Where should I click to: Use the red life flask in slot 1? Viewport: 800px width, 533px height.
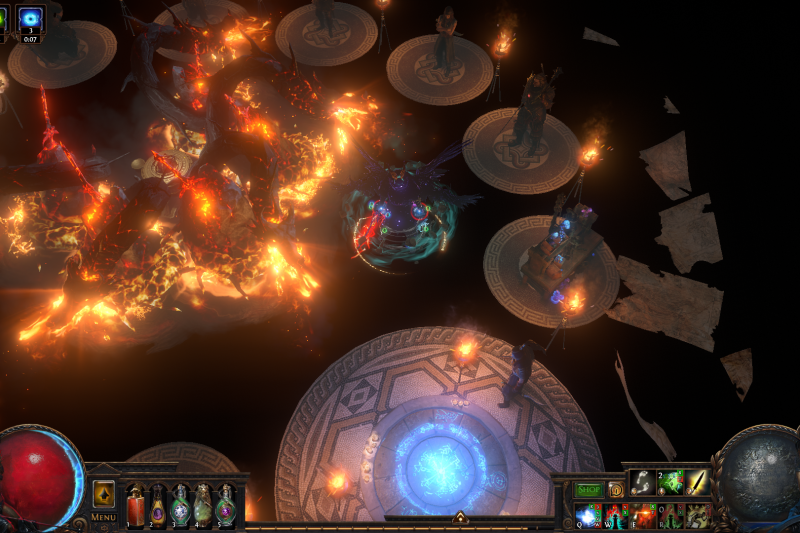135,505
